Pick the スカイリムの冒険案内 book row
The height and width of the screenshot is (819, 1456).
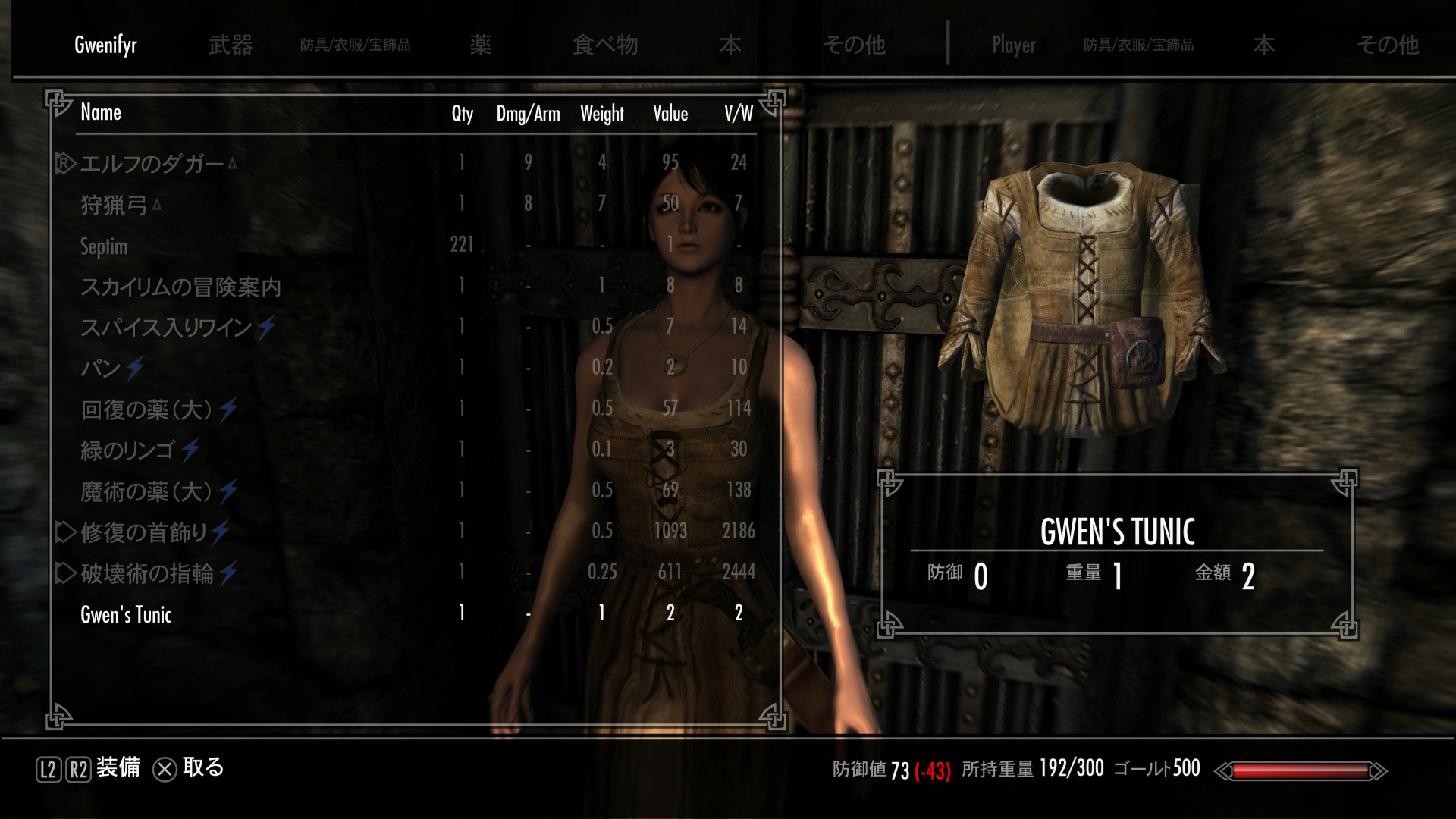point(180,287)
